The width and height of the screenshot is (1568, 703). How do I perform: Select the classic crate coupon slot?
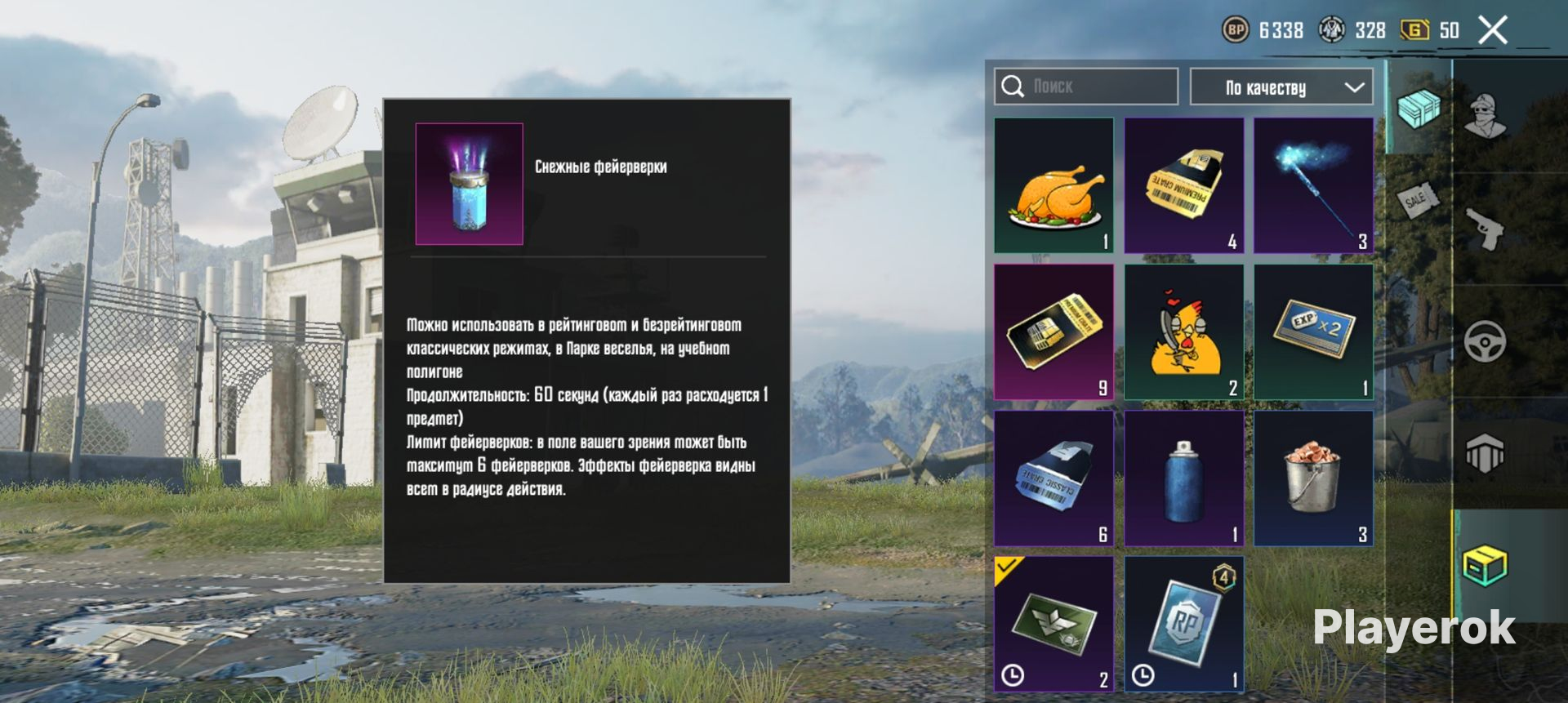1053,478
